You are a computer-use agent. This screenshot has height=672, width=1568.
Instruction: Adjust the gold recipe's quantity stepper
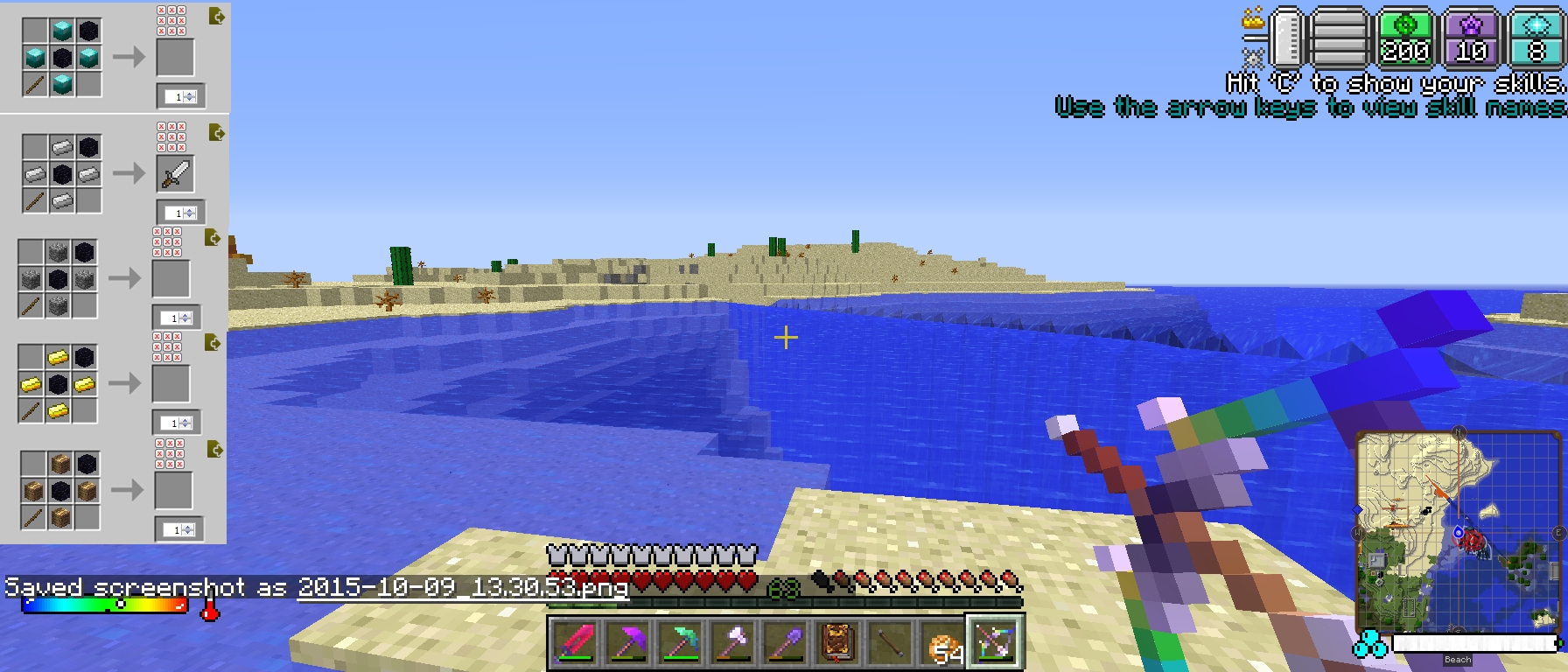[x=185, y=423]
